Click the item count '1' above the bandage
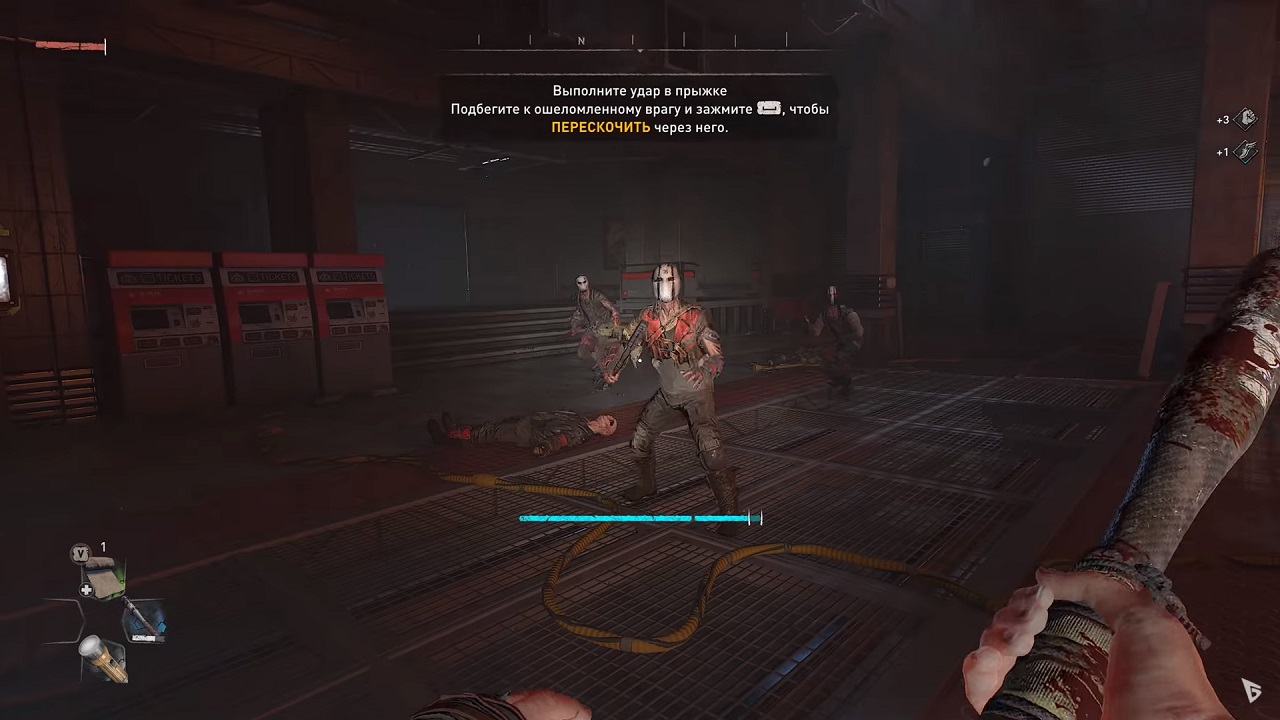This screenshot has width=1280, height=720. point(103,547)
